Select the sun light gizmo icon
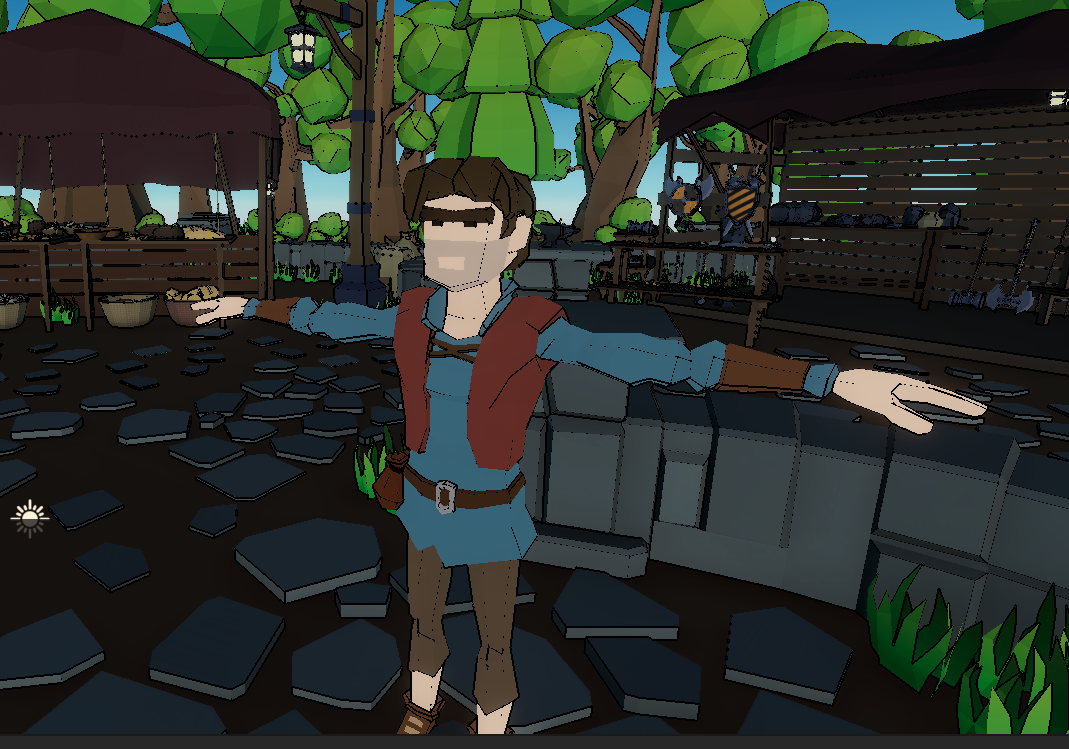 point(29,517)
